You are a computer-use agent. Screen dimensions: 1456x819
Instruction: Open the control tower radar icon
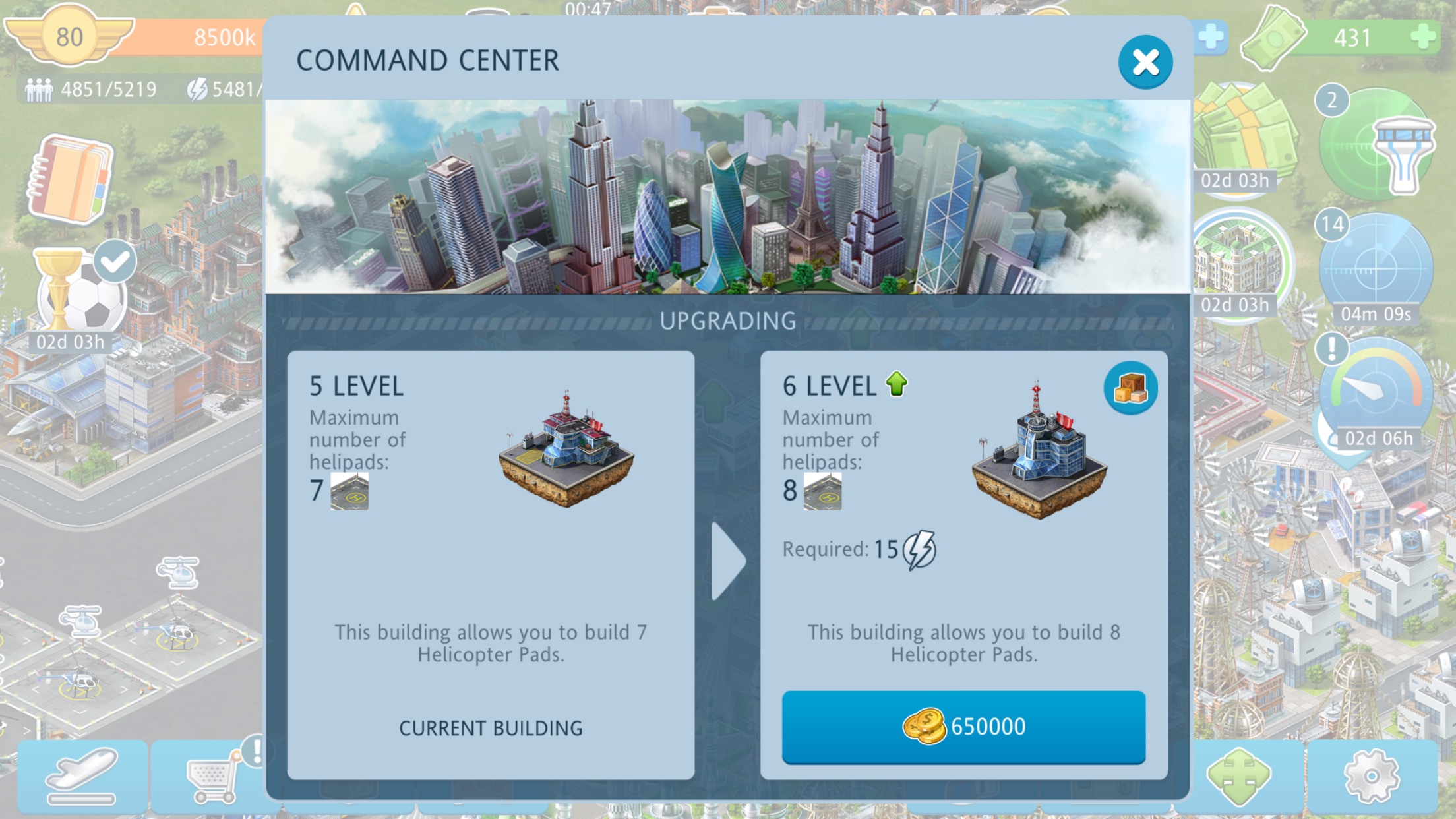(1378, 145)
